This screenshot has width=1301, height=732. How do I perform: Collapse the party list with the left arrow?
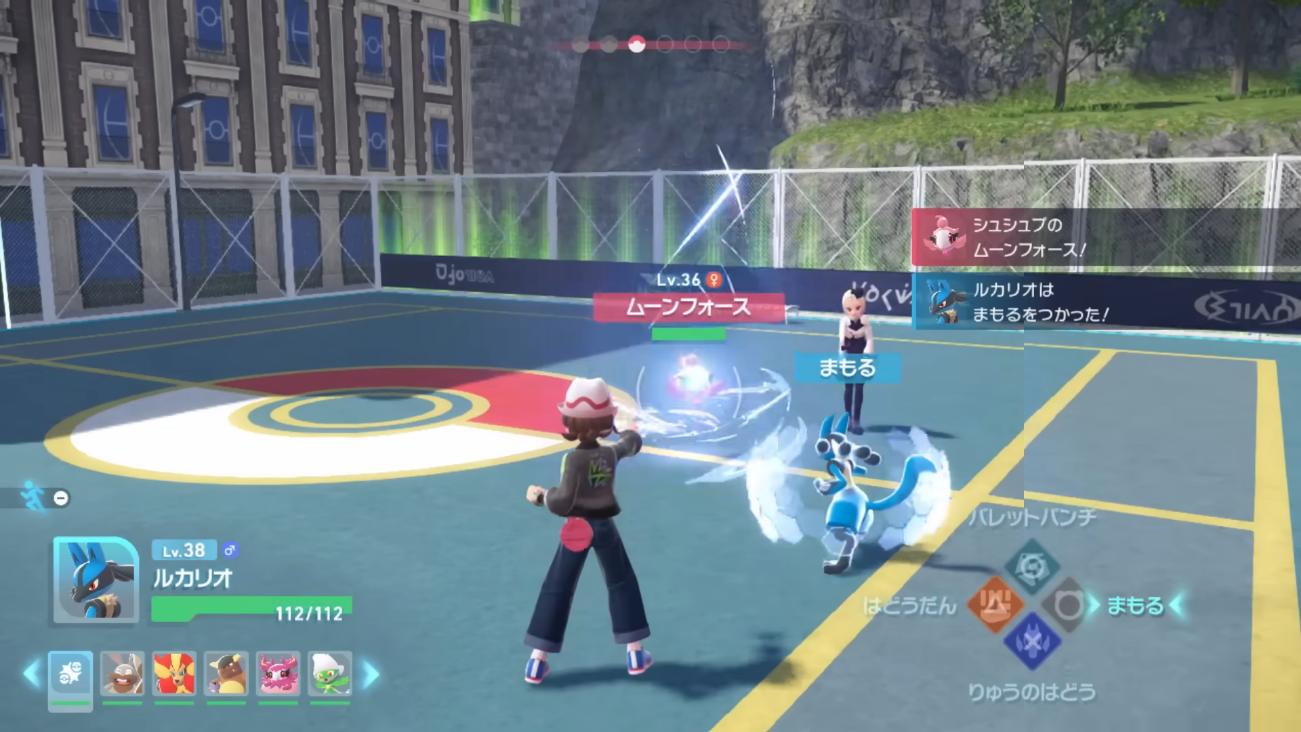(x=30, y=672)
